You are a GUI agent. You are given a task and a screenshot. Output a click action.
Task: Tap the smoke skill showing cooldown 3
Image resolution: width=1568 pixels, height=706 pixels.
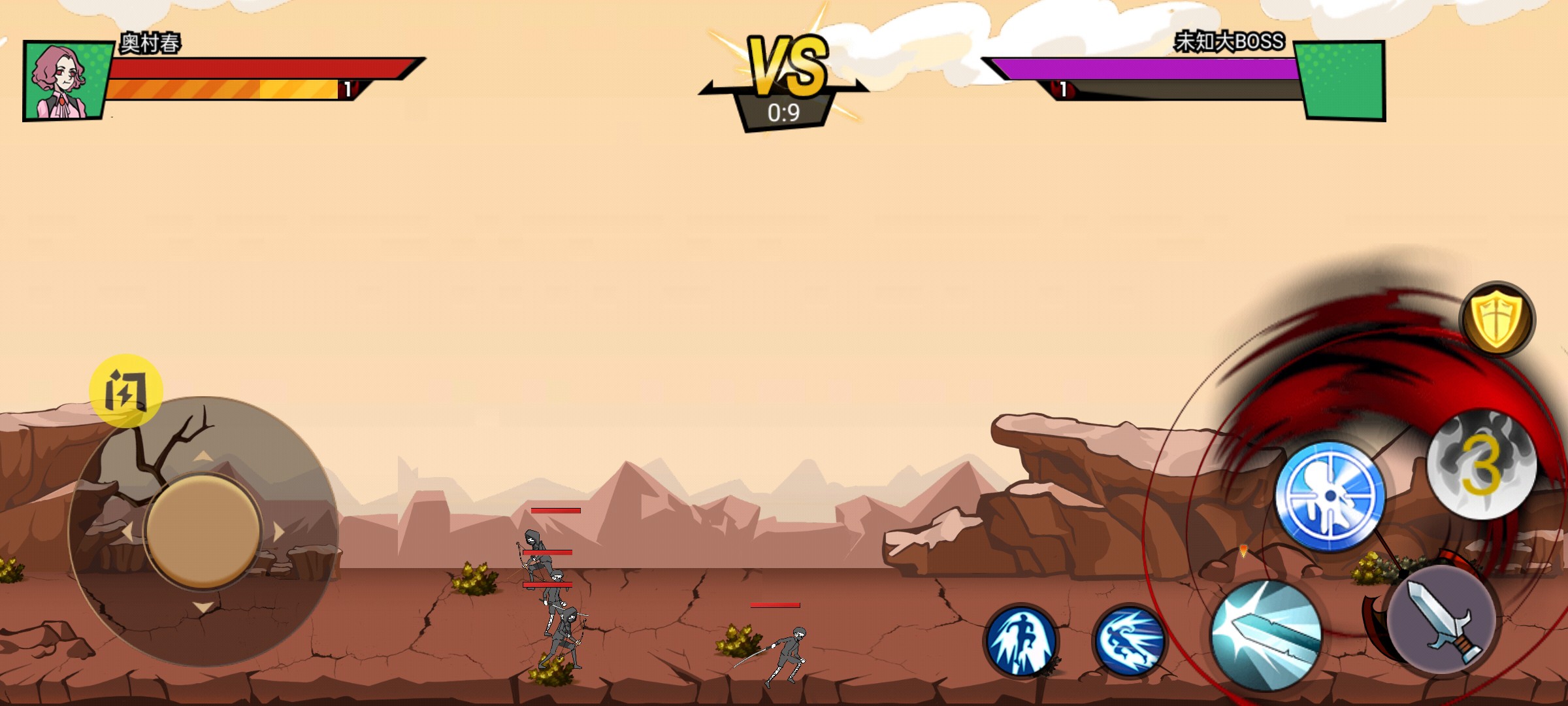coord(1482,464)
